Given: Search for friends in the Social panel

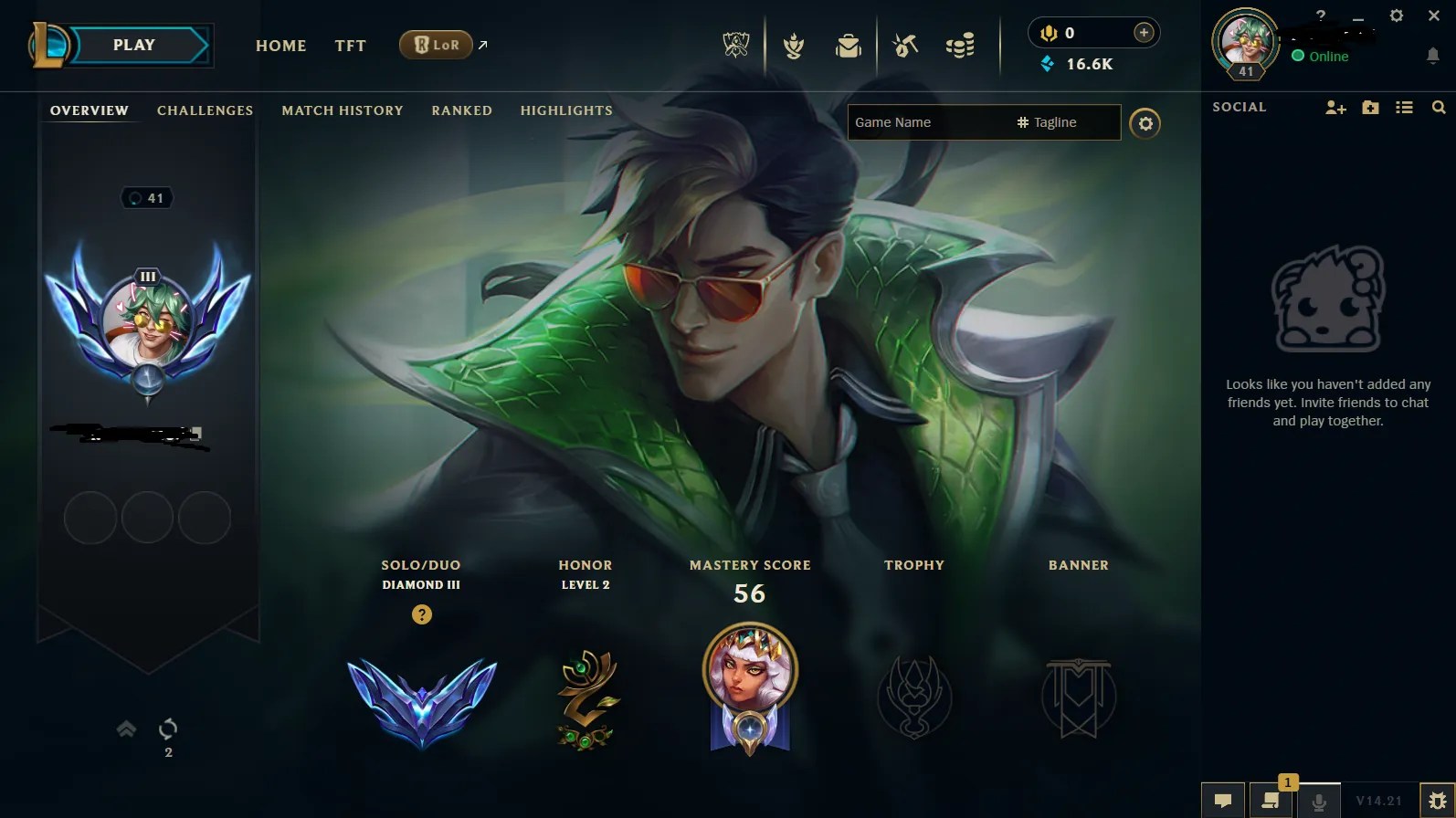Looking at the screenshot, I should click(1440, 107).
